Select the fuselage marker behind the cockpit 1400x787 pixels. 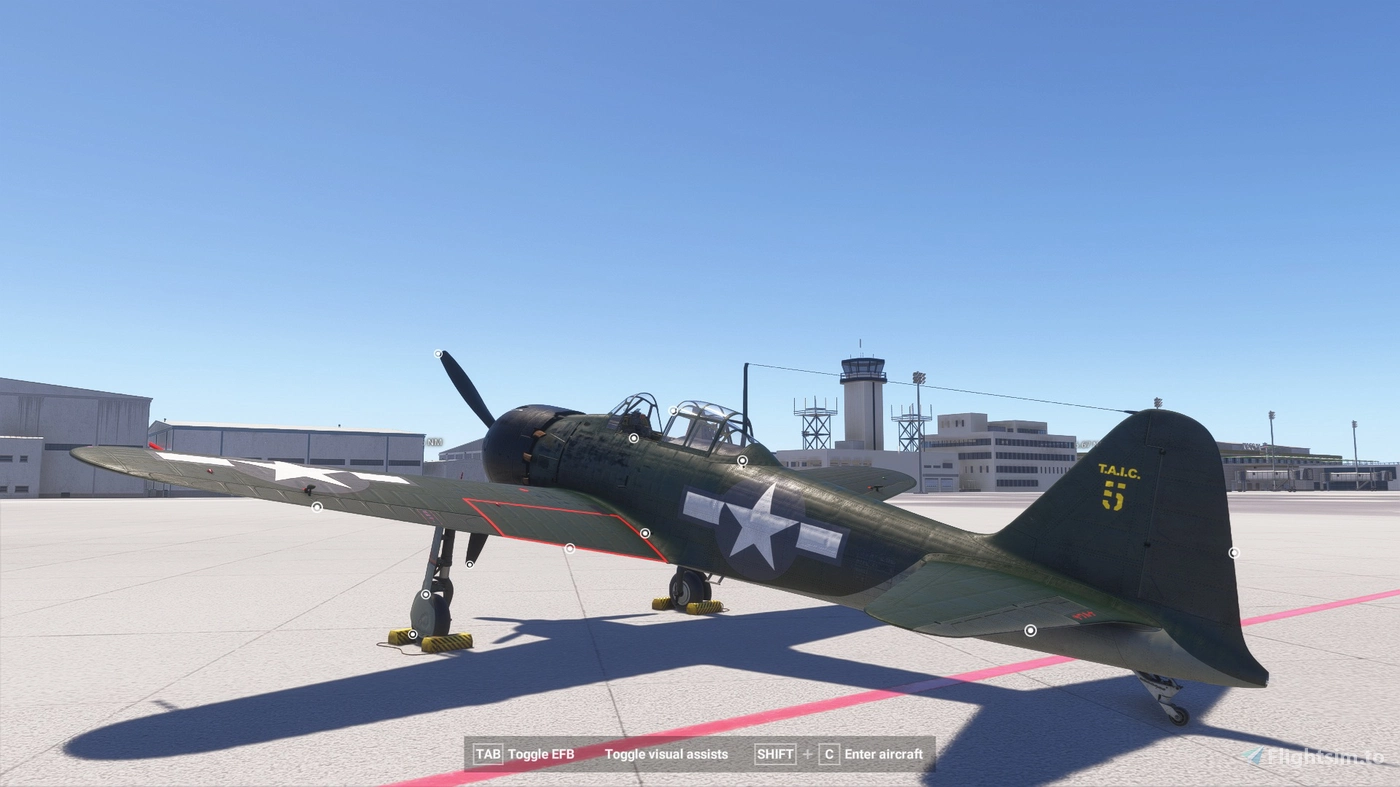[x=742, y=460]
